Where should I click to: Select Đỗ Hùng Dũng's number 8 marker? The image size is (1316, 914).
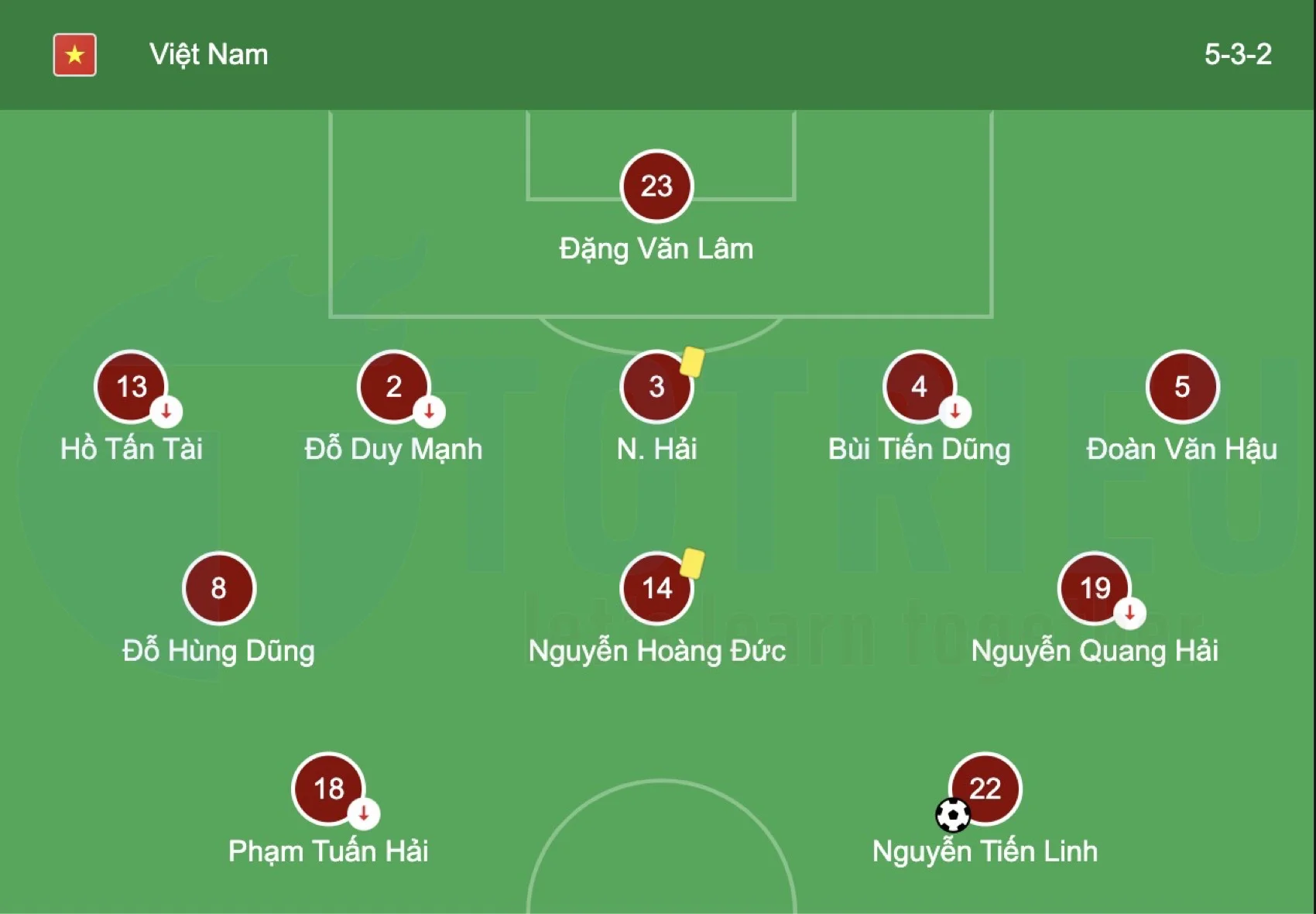(218, 588)
